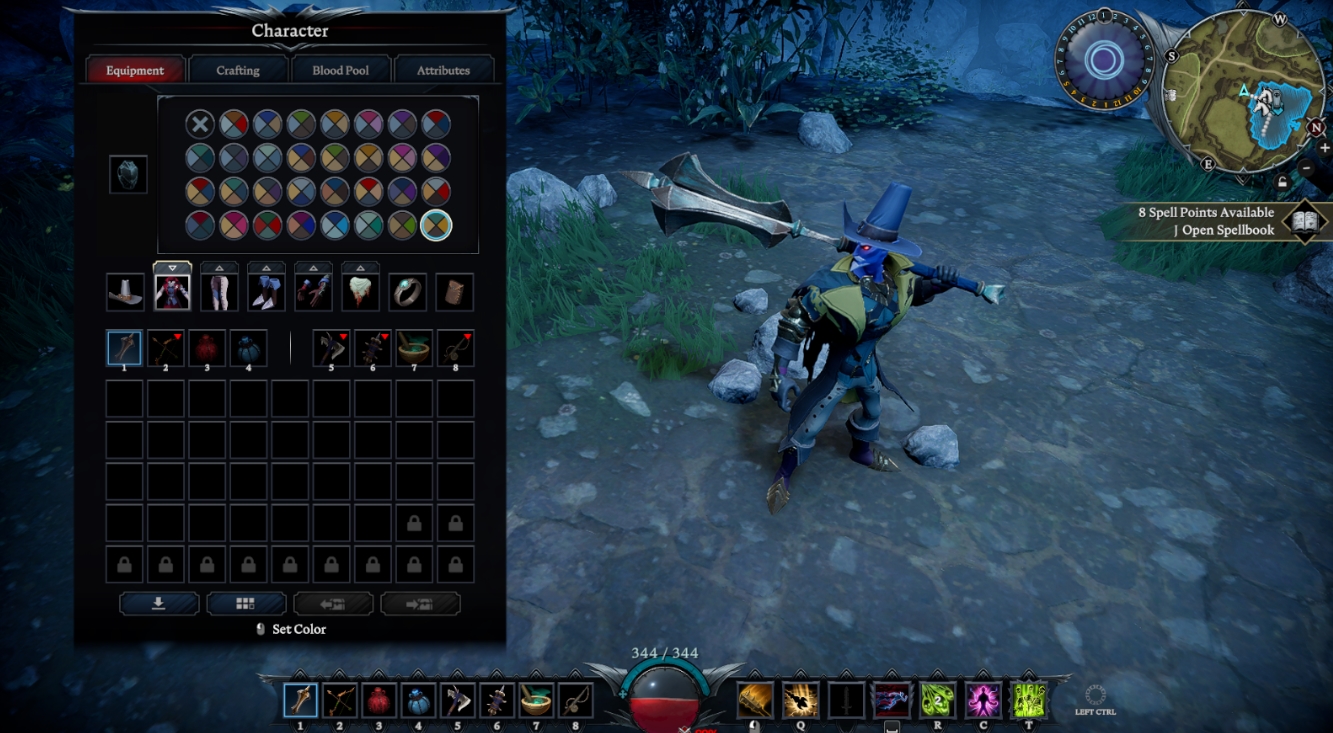Click the leather bag equipment slot
This screenshot has width=1333, height=733.
[454, 292]
